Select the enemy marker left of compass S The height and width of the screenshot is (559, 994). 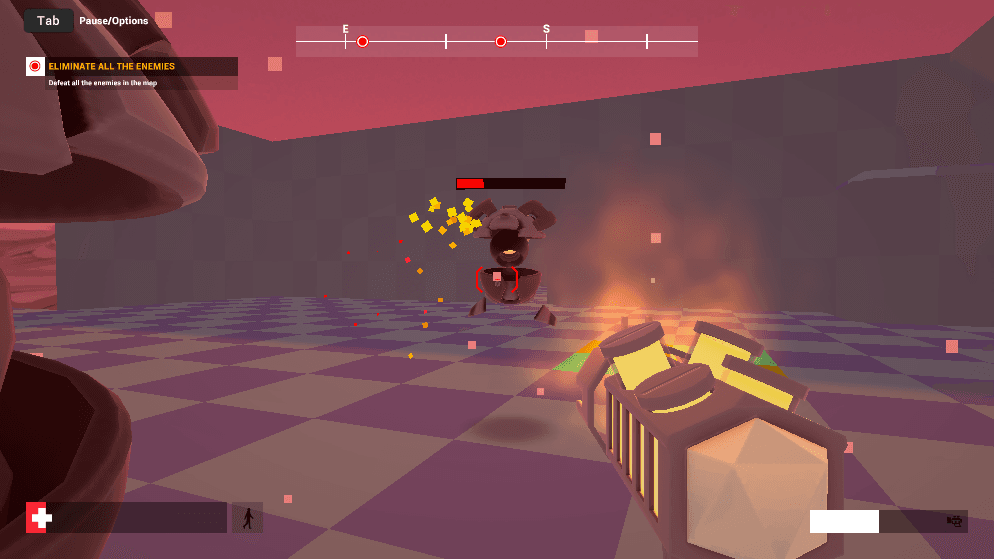pos(501,41)
